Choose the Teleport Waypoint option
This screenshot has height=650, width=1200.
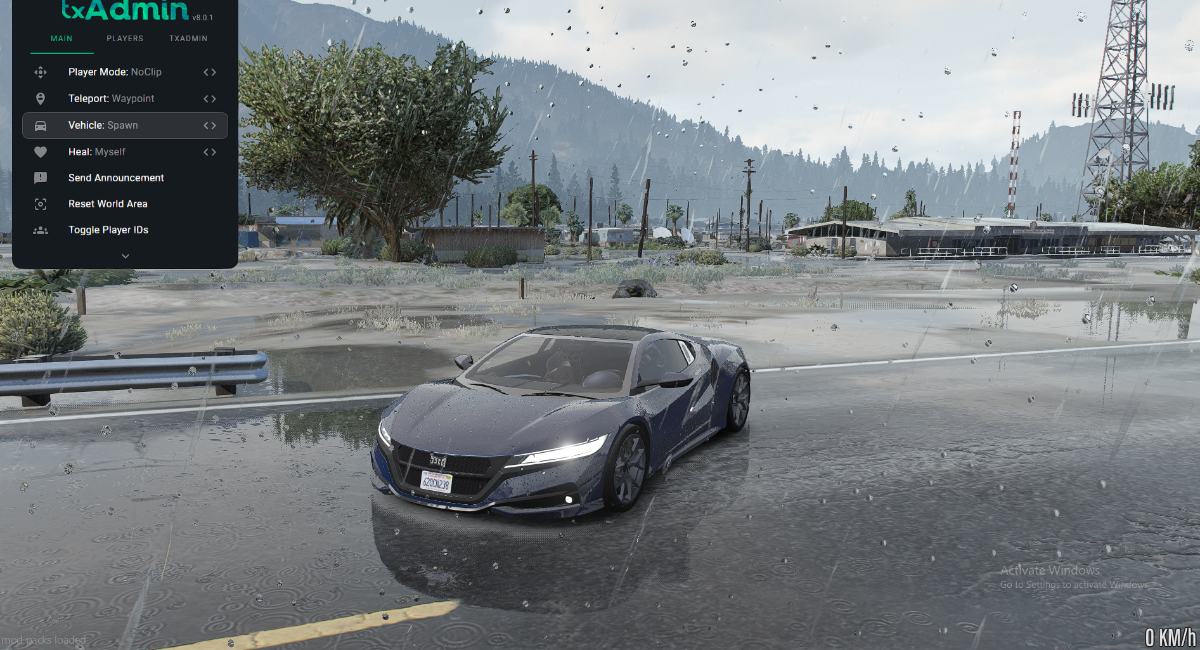111,99
